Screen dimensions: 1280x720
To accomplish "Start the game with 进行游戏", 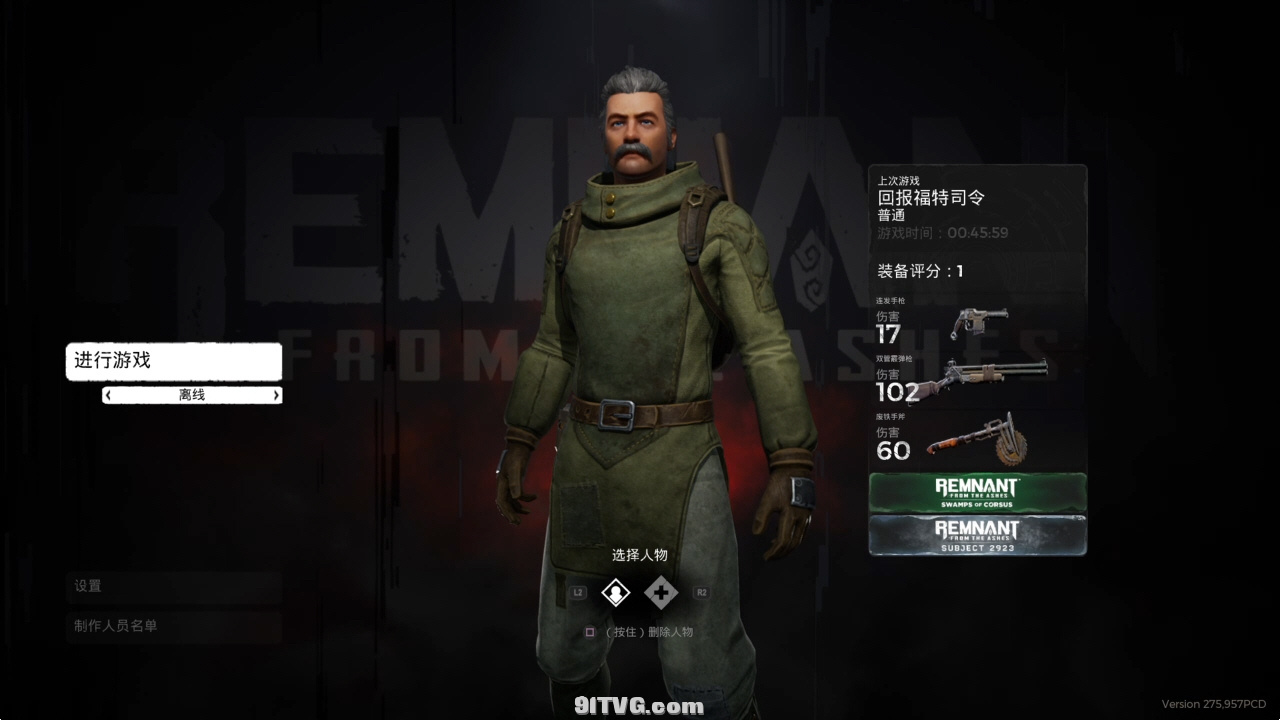I will point(174,361).
